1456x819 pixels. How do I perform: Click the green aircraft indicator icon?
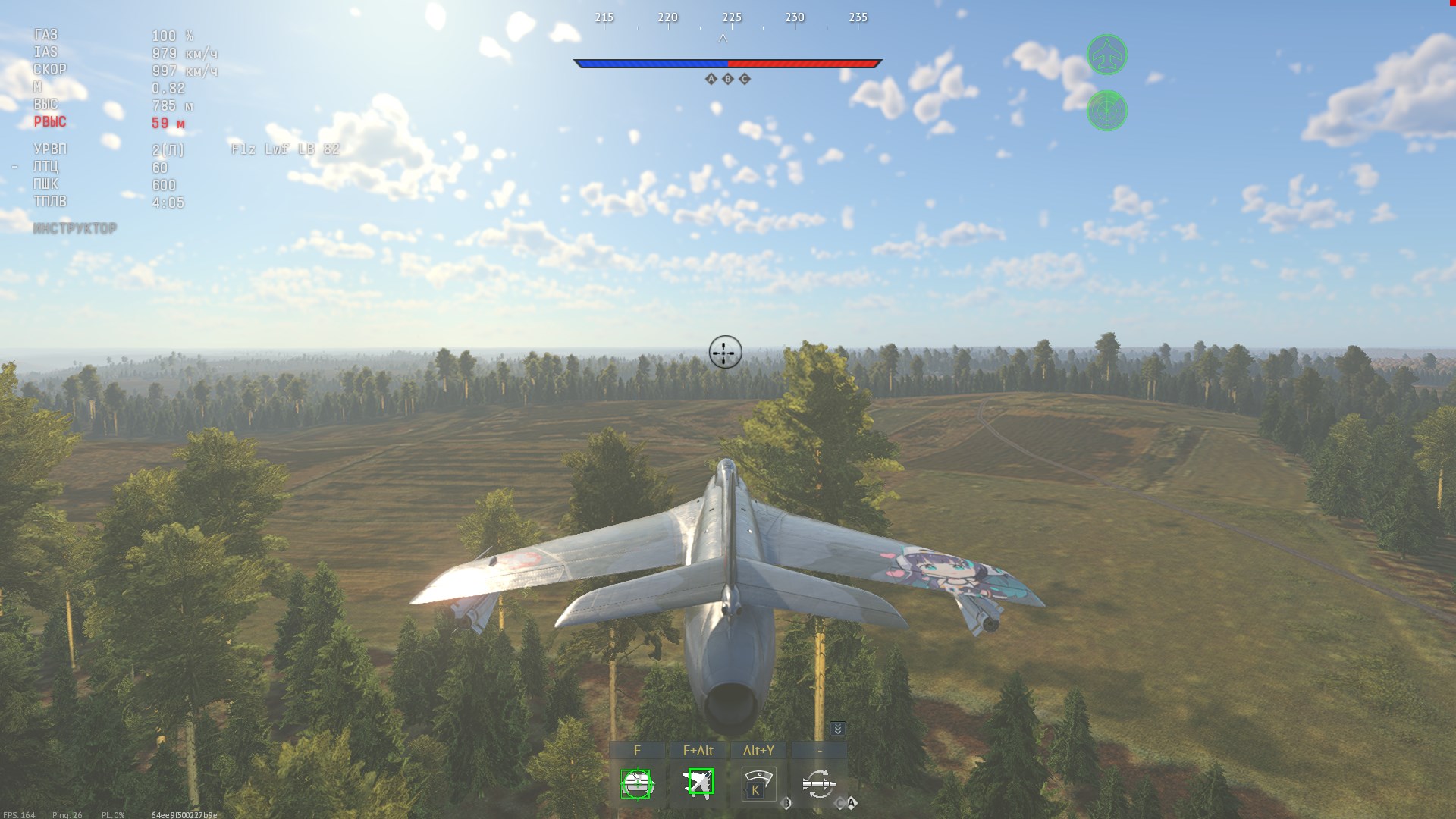(1106, 55)
